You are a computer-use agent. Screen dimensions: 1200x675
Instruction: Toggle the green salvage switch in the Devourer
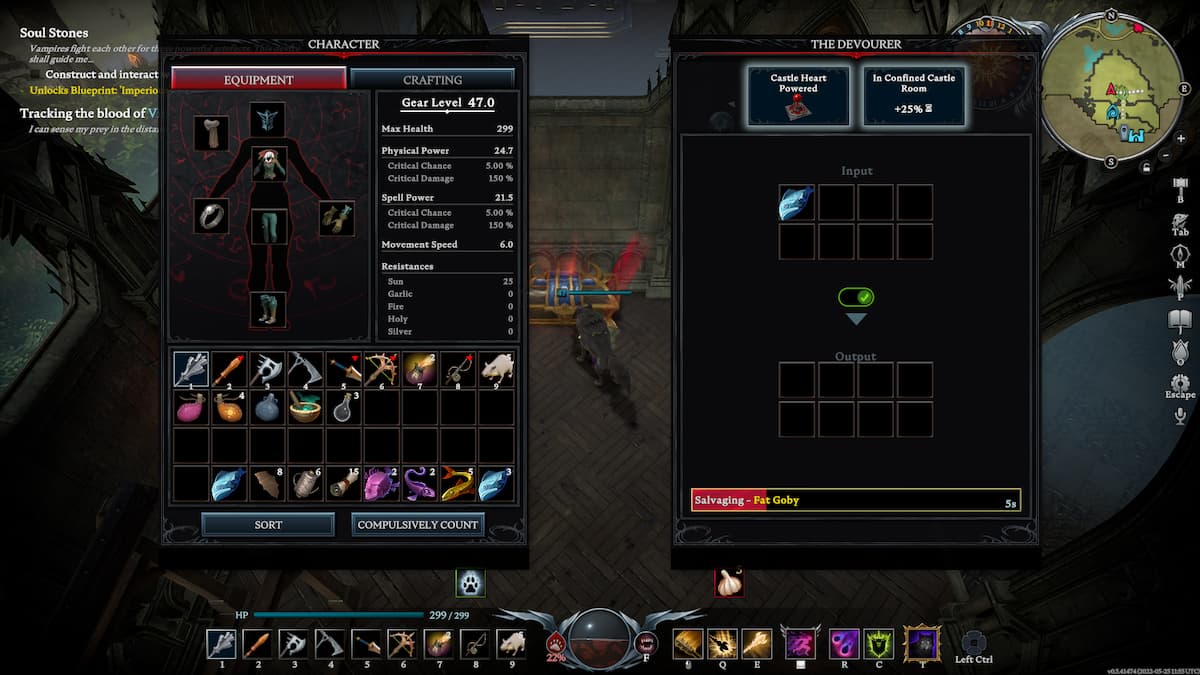(856, 297)
